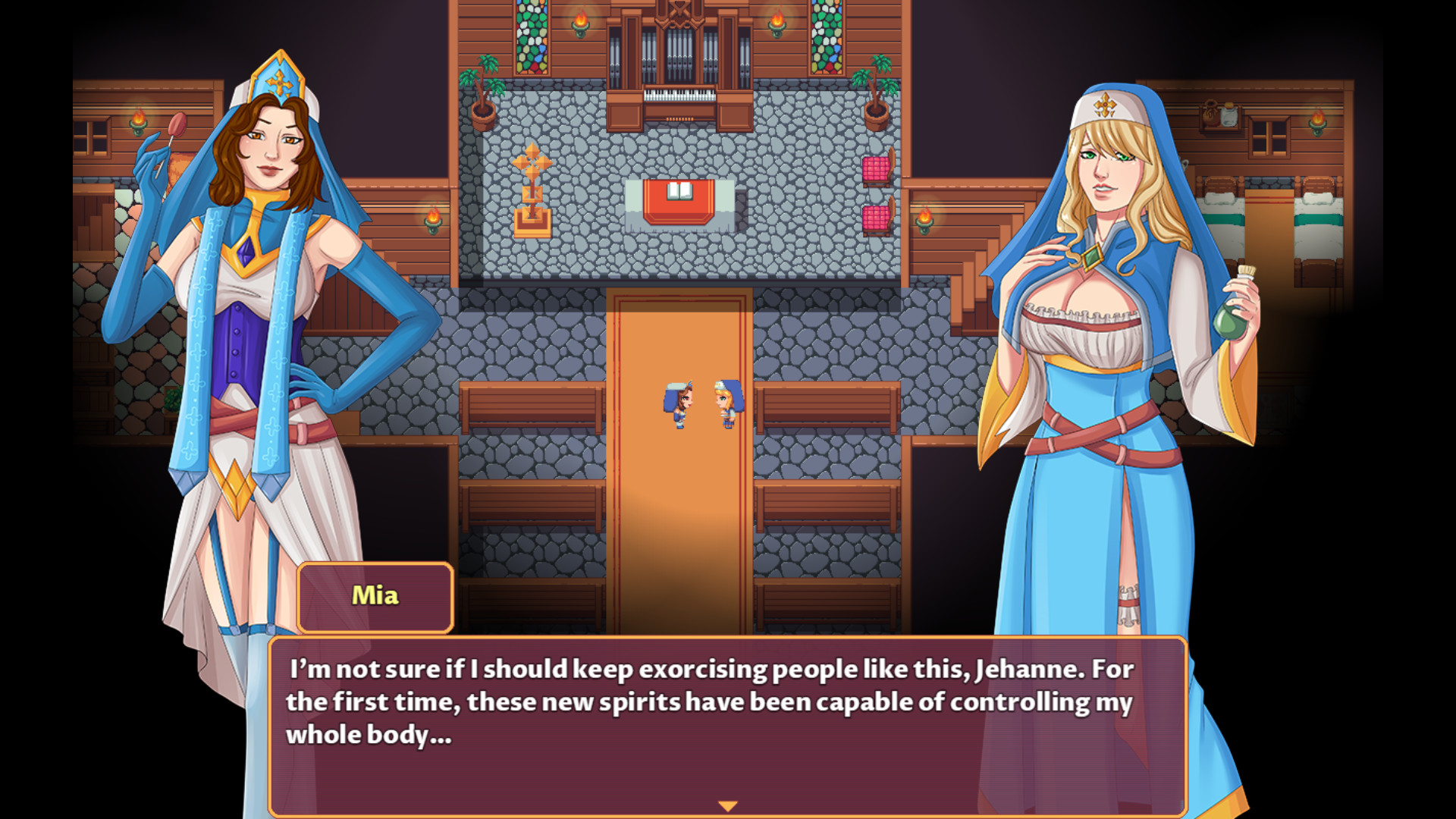Select the Mia name plate

click(375, 595)
